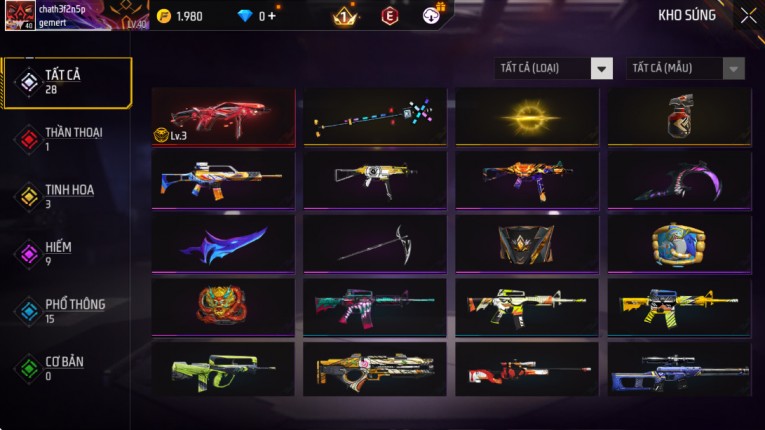Switch to the Tất Cả tab
The image size is (765, 430).
[67, 82]
